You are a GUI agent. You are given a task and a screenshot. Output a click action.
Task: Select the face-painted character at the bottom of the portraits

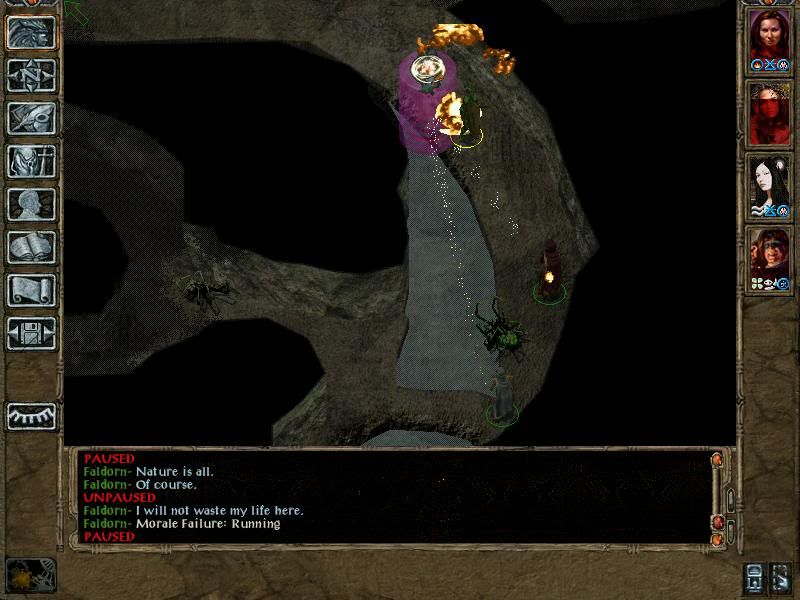(x=768, y=256)
